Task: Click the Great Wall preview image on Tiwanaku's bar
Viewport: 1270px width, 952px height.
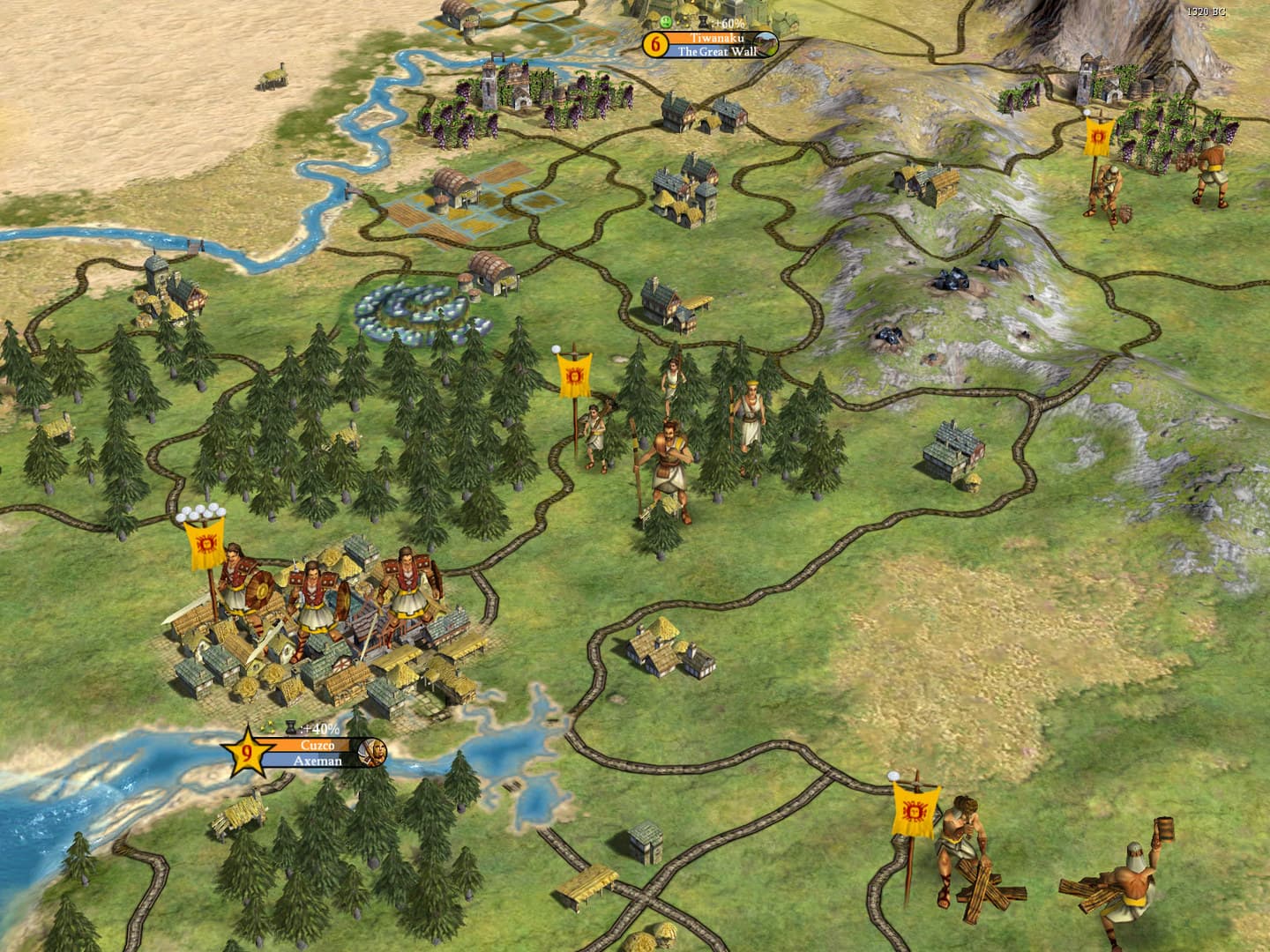Action: click(766, 43)
